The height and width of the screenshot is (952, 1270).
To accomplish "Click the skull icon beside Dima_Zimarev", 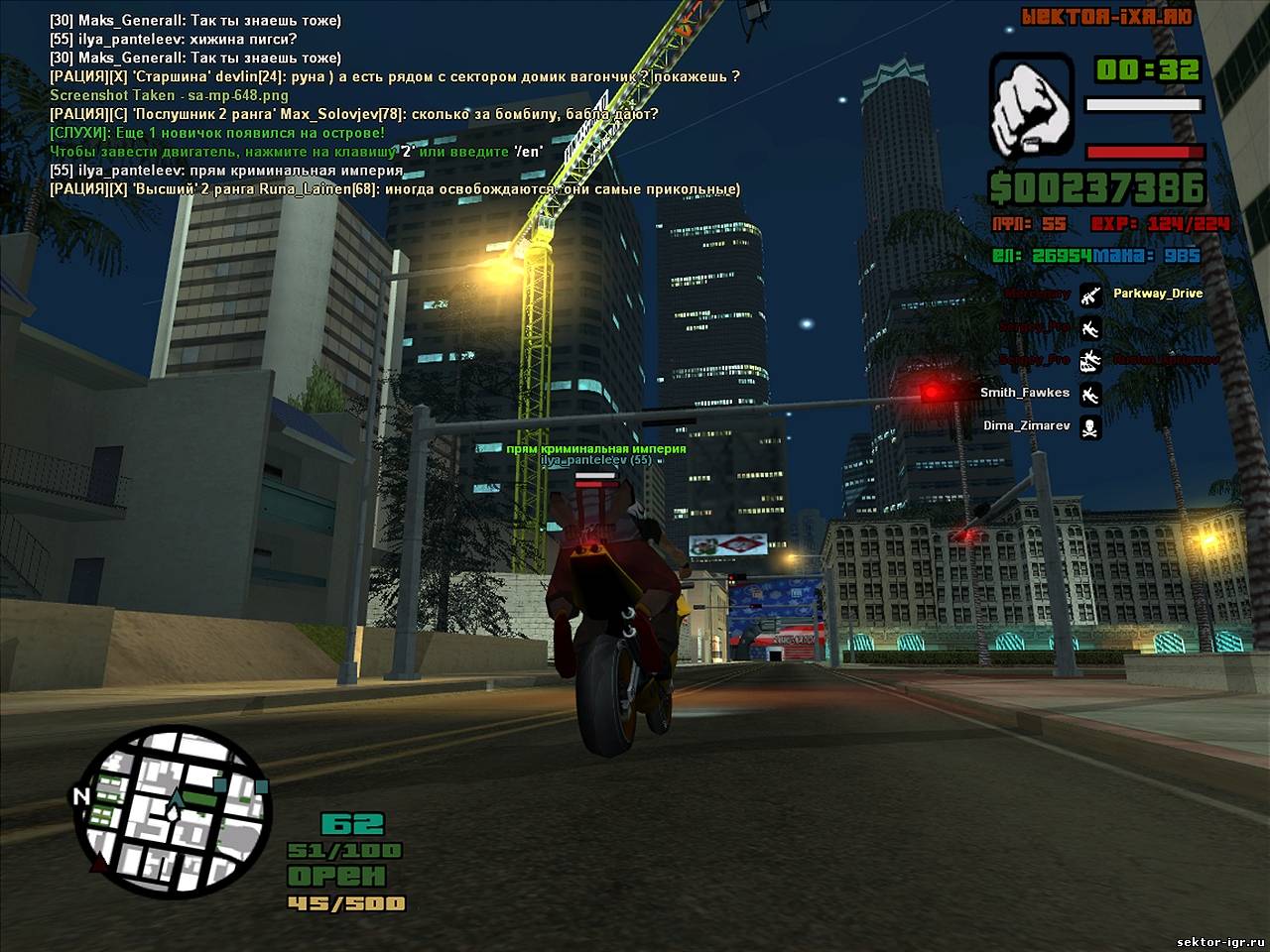I will point(1090,426).
